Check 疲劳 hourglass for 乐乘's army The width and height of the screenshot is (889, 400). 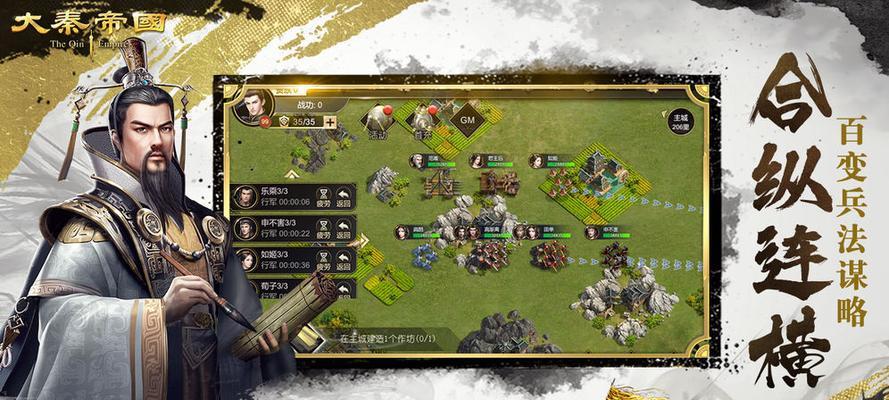pyautogui.click(x=322, y=197)
